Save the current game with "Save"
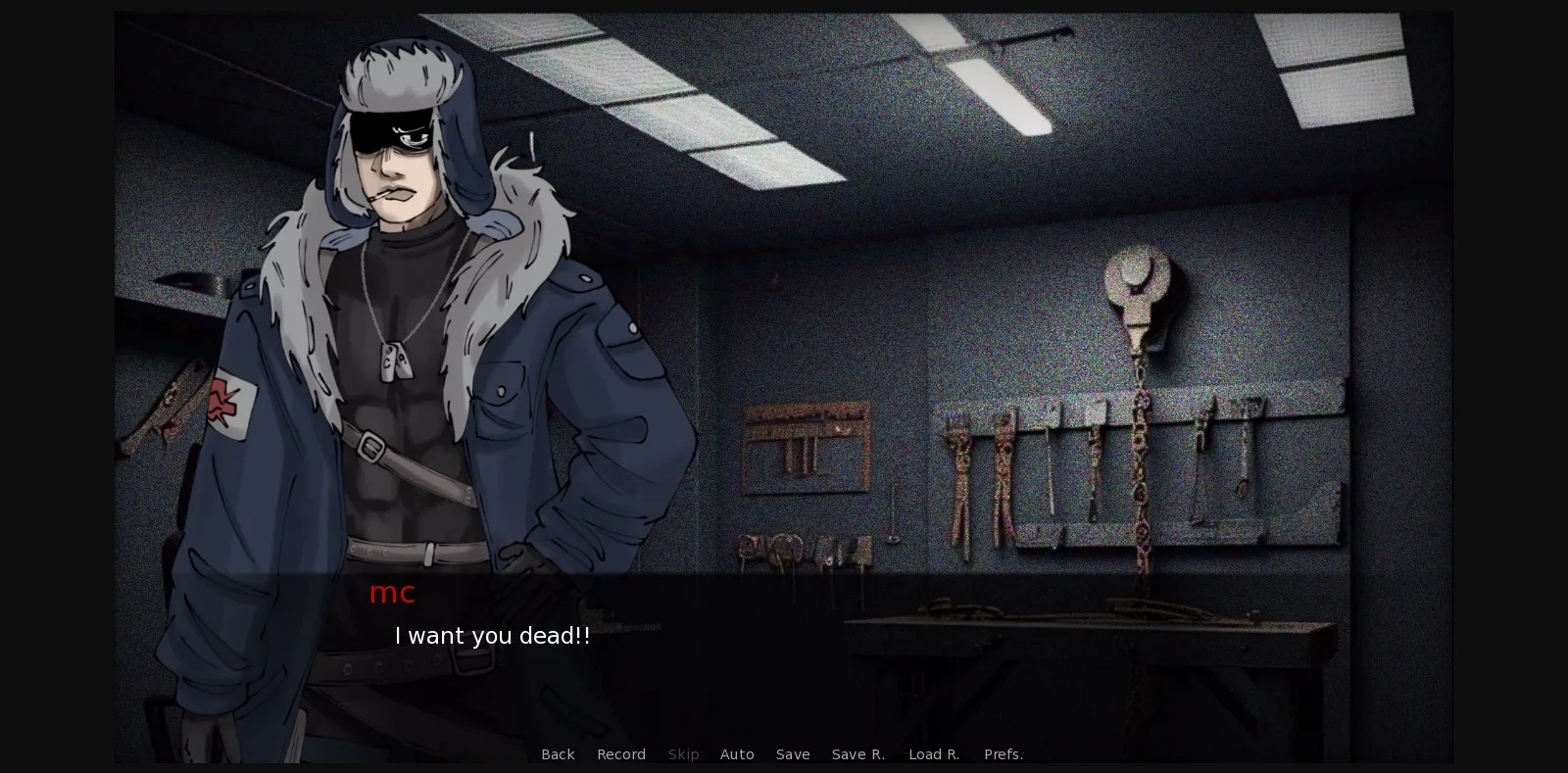 [793, 754]
